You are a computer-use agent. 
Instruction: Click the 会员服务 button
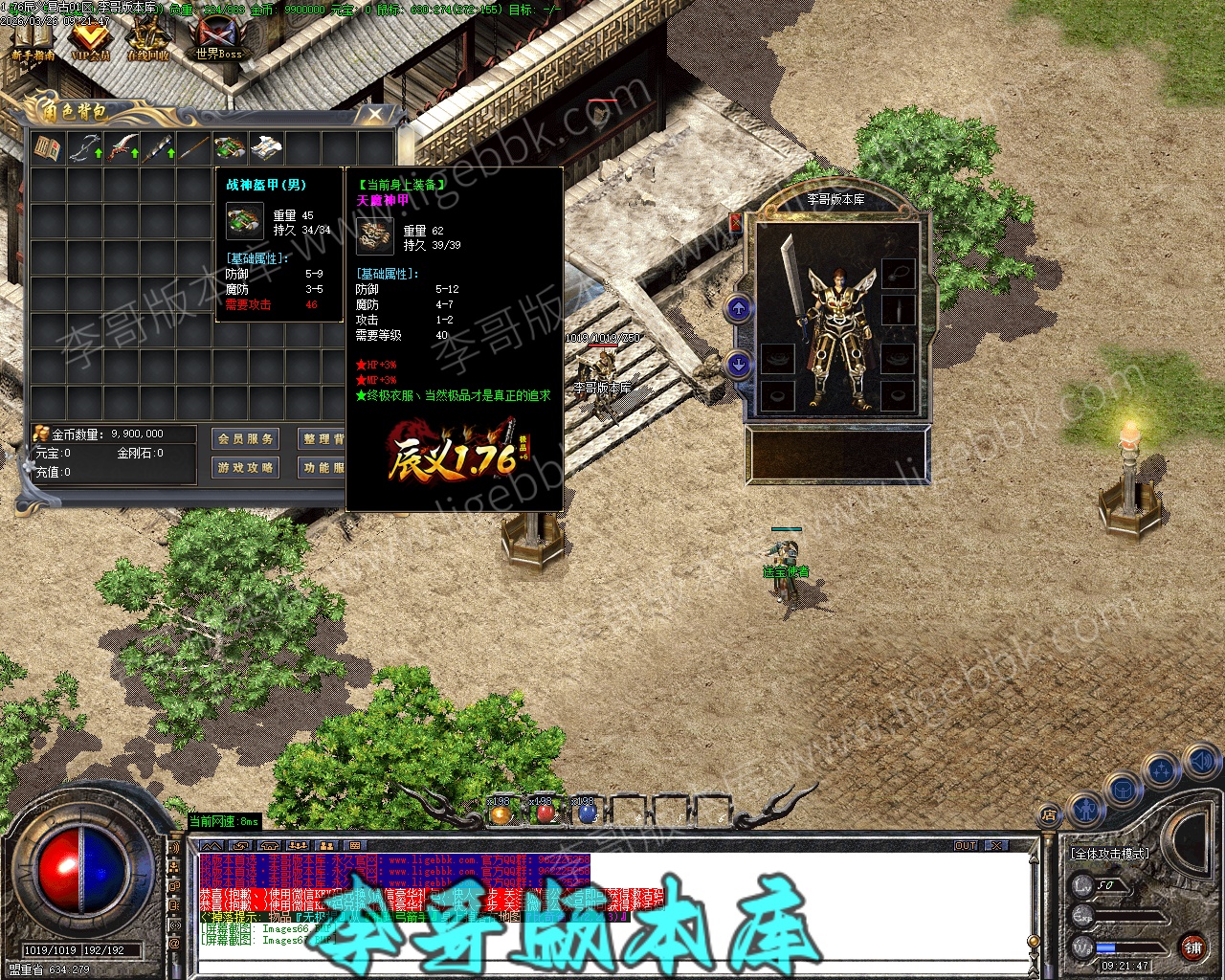pyautogui.click(x=246, y=438)
